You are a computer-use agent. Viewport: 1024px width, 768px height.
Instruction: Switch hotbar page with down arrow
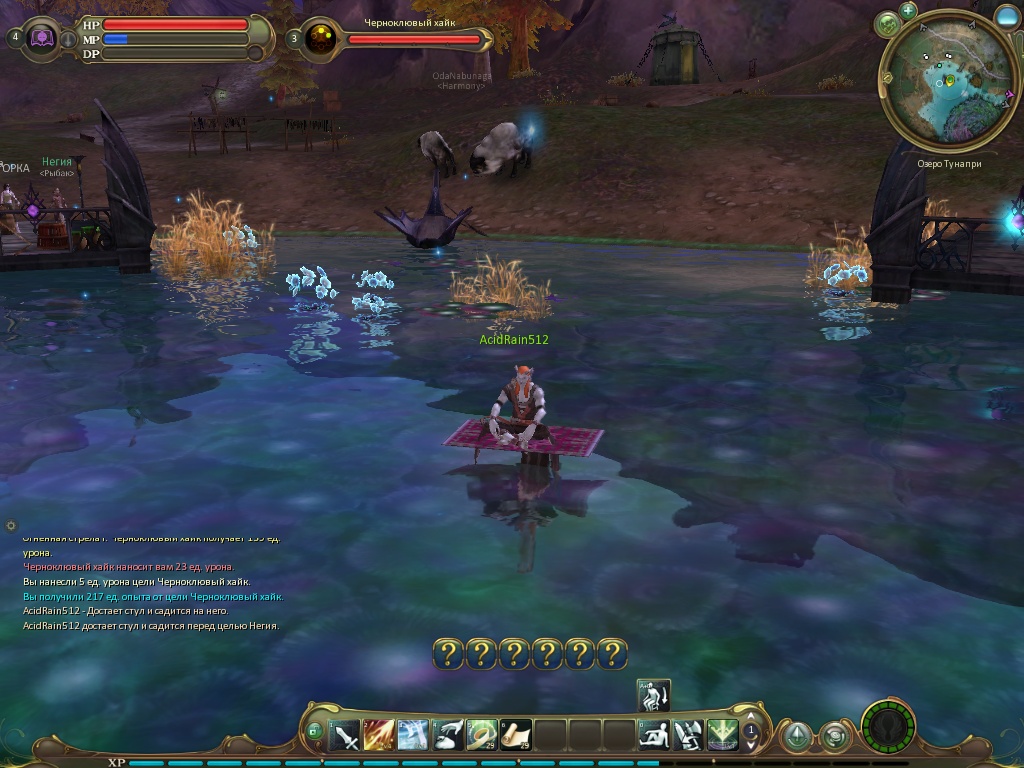click(751, 748)
